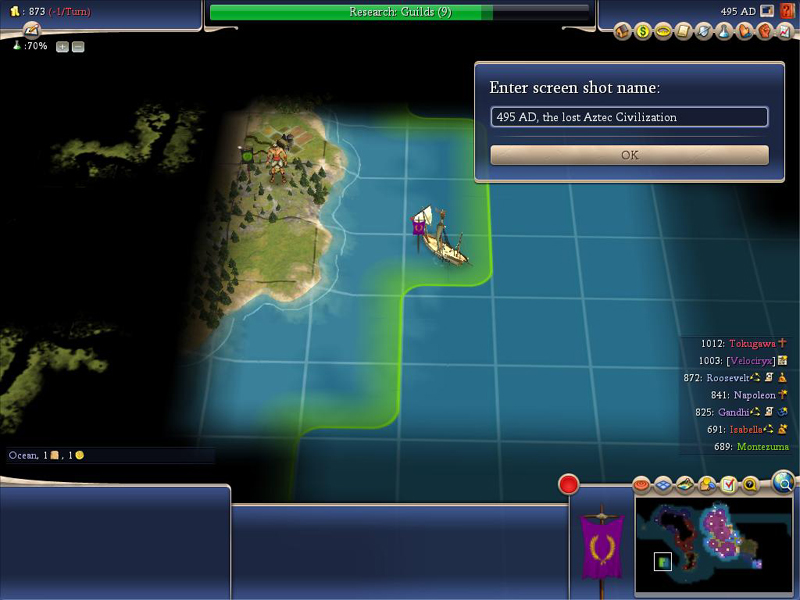The image size is (800, 600).
Task: Confirm the screenshot name with OK
Action: (629, 155)
